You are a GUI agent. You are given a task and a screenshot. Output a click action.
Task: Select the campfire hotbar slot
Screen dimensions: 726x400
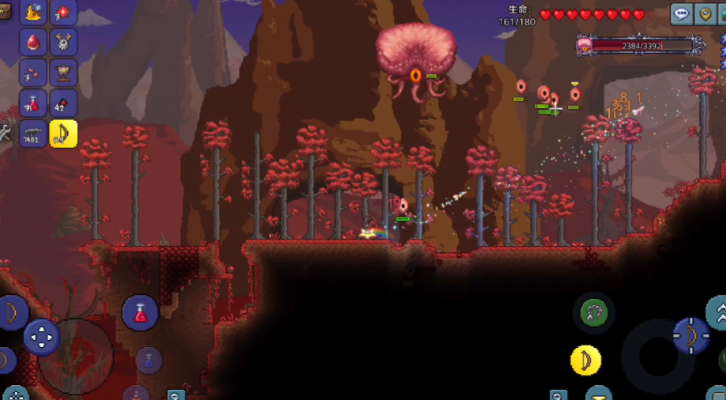coord(33,13)
